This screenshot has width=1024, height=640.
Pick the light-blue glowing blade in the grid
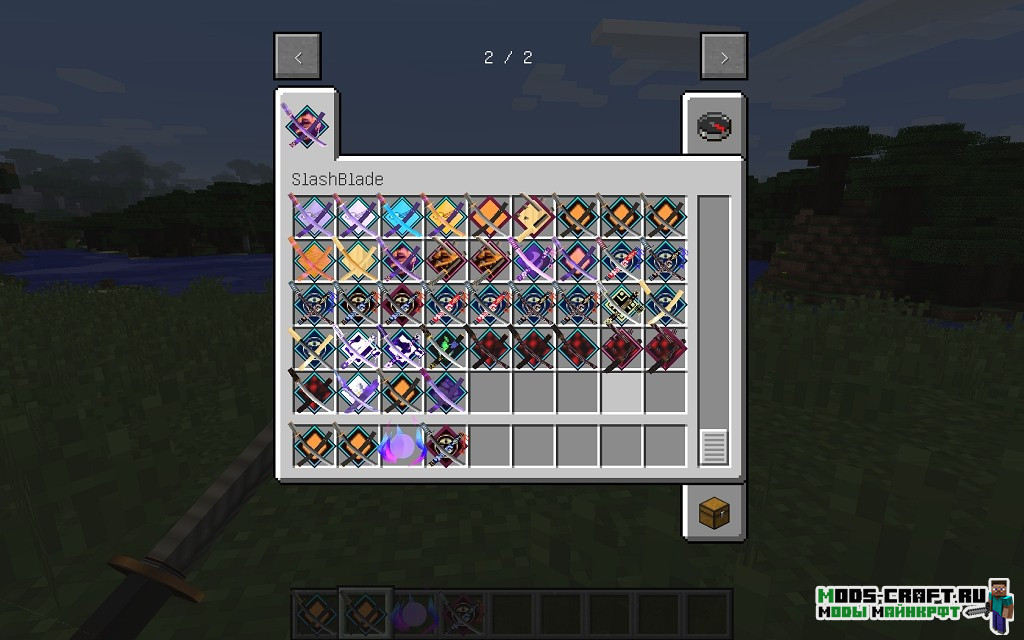[x=401, y=216]
